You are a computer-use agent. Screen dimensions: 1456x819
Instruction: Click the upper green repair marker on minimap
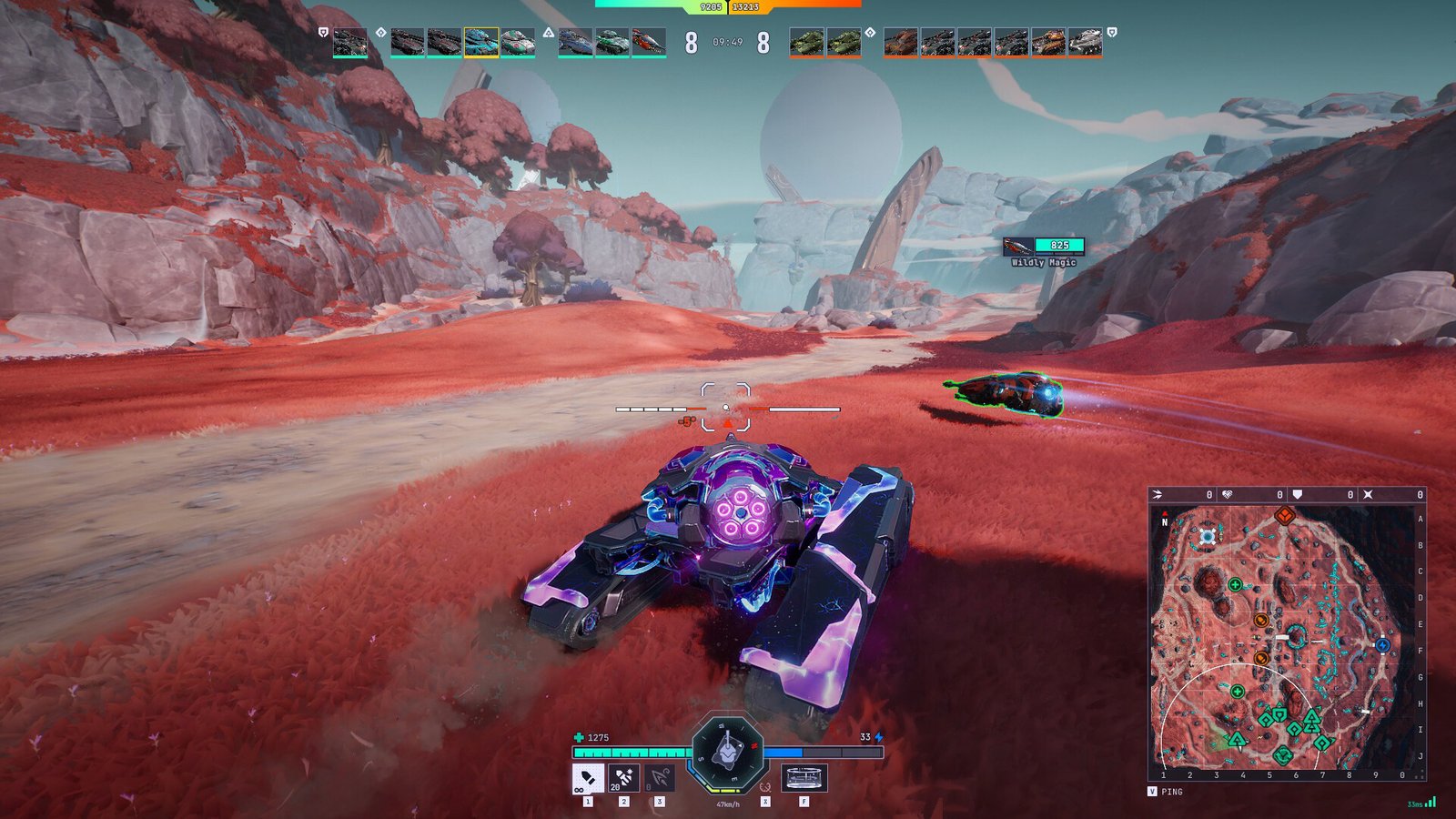(1235, 585)
